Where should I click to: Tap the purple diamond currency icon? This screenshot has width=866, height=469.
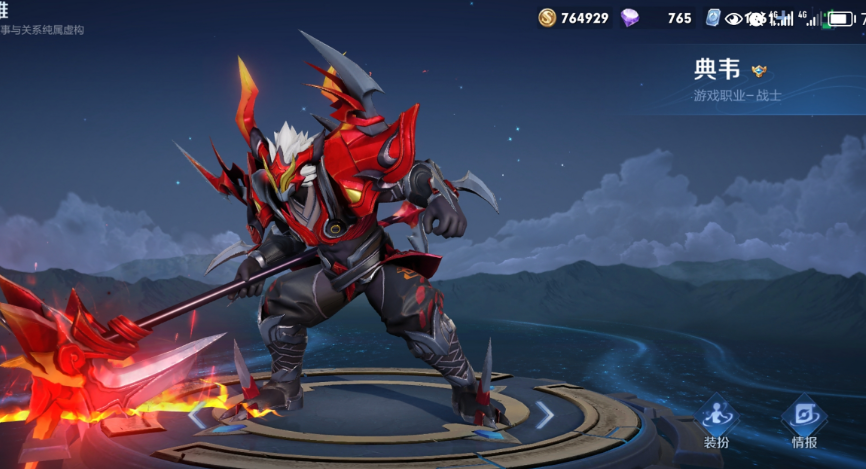[x=630, y=18]
